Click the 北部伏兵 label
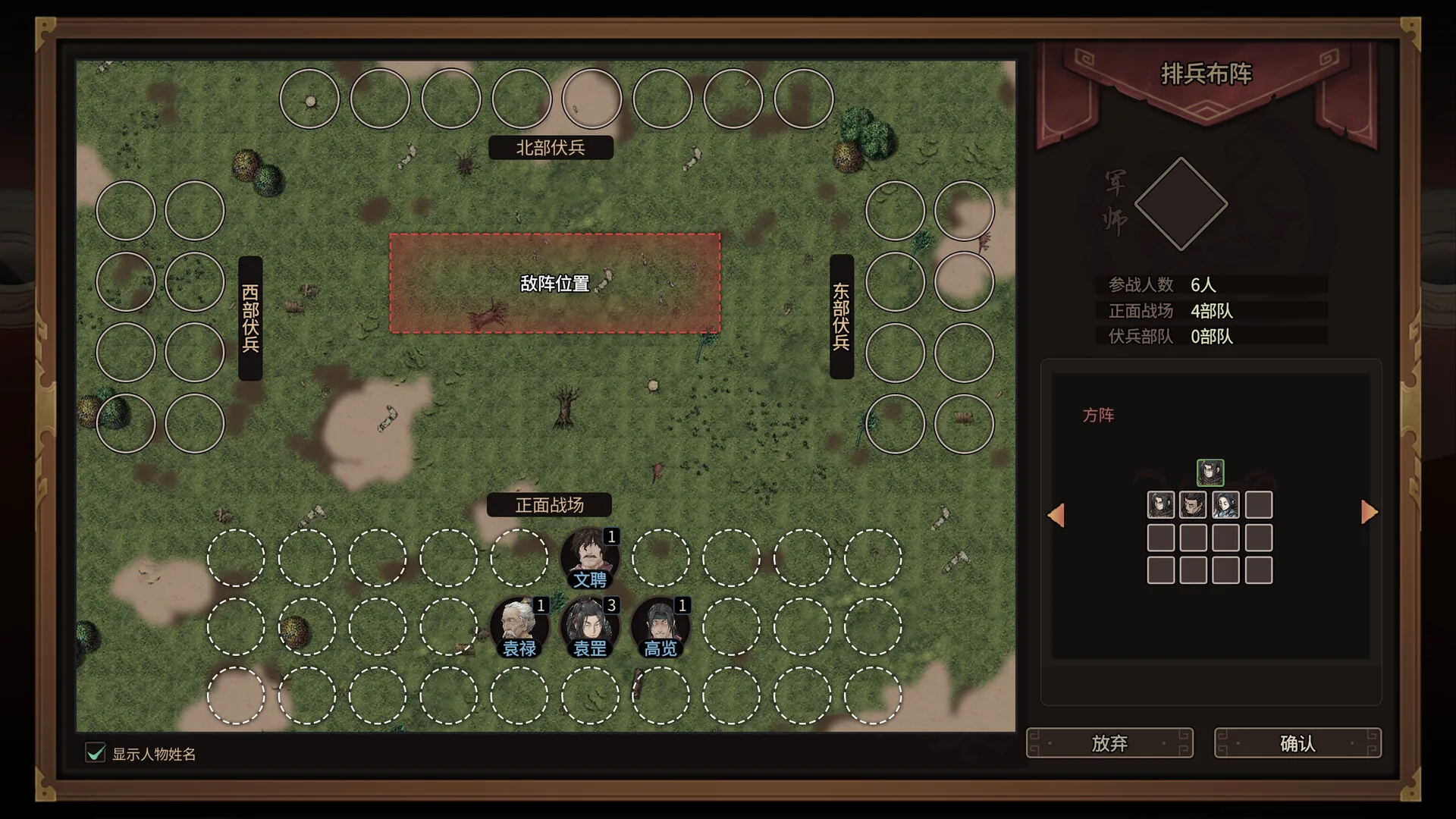The width and height of the screenshot is (1456, 819). (551, 147)
